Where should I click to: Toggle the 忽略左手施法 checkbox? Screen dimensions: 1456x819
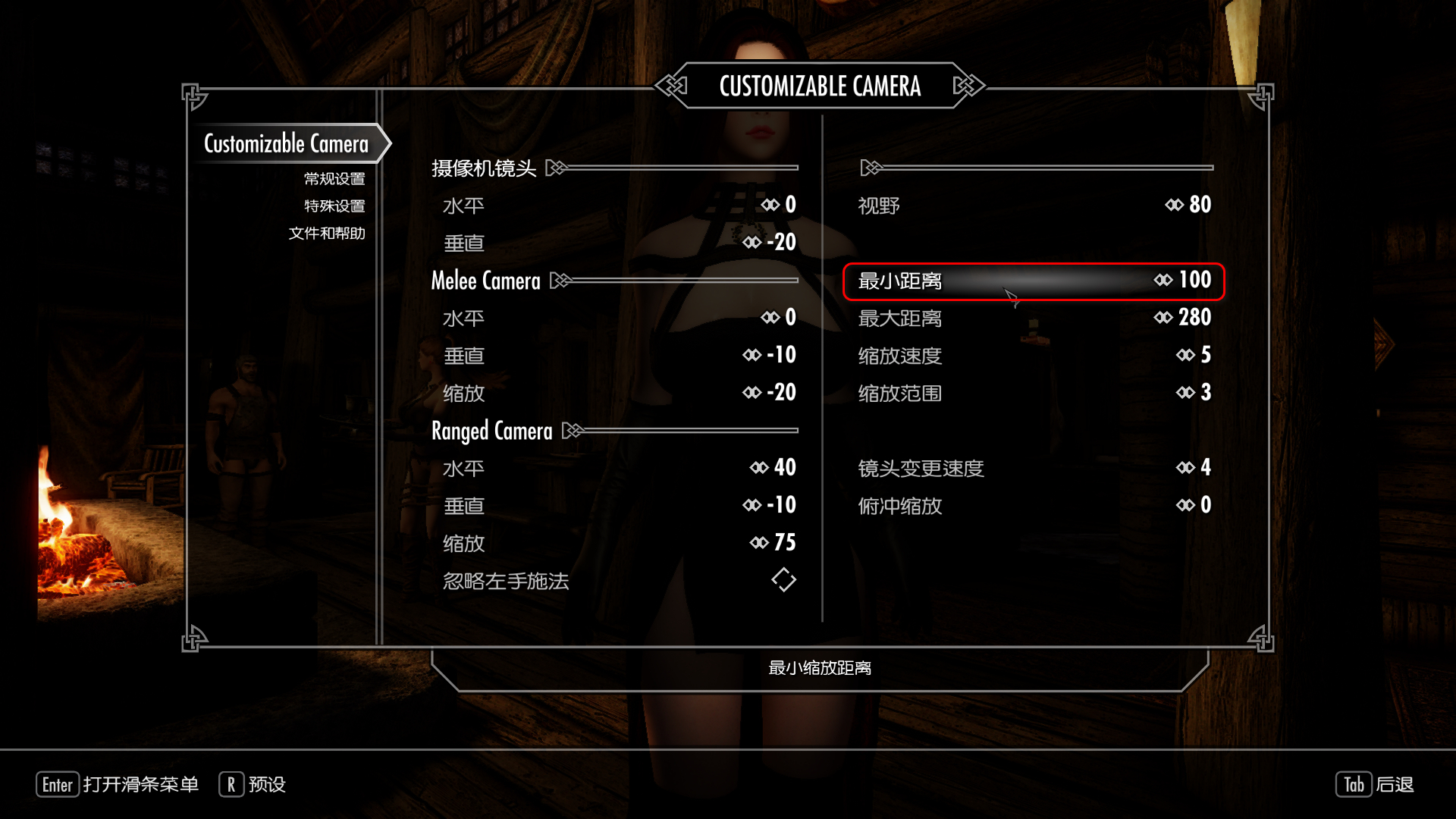click(783, 580)
